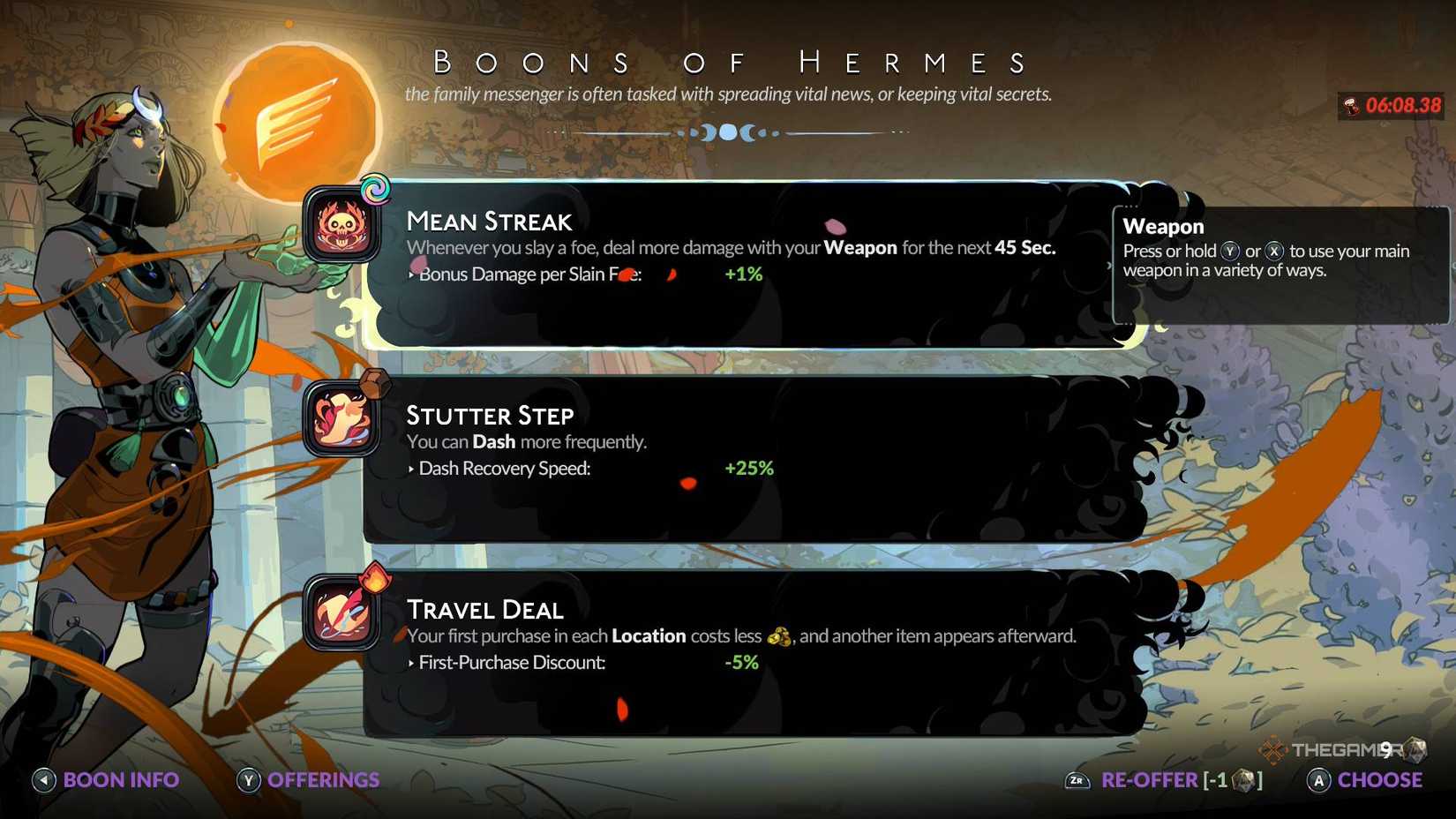Click the ZR button glyph next to Re-Offer

tap(1077, 780)
